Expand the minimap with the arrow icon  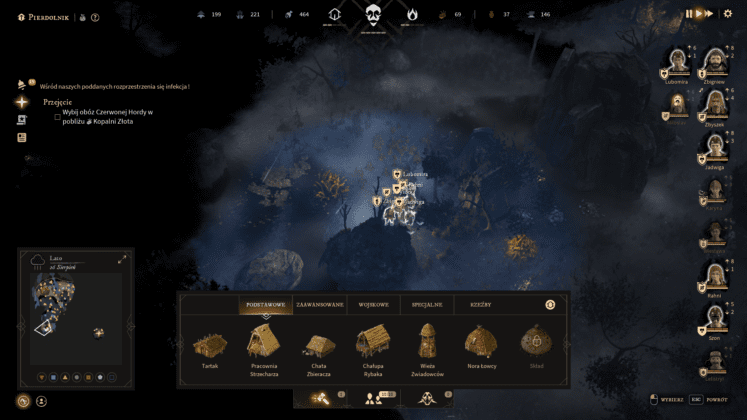(x=122, y=260)
